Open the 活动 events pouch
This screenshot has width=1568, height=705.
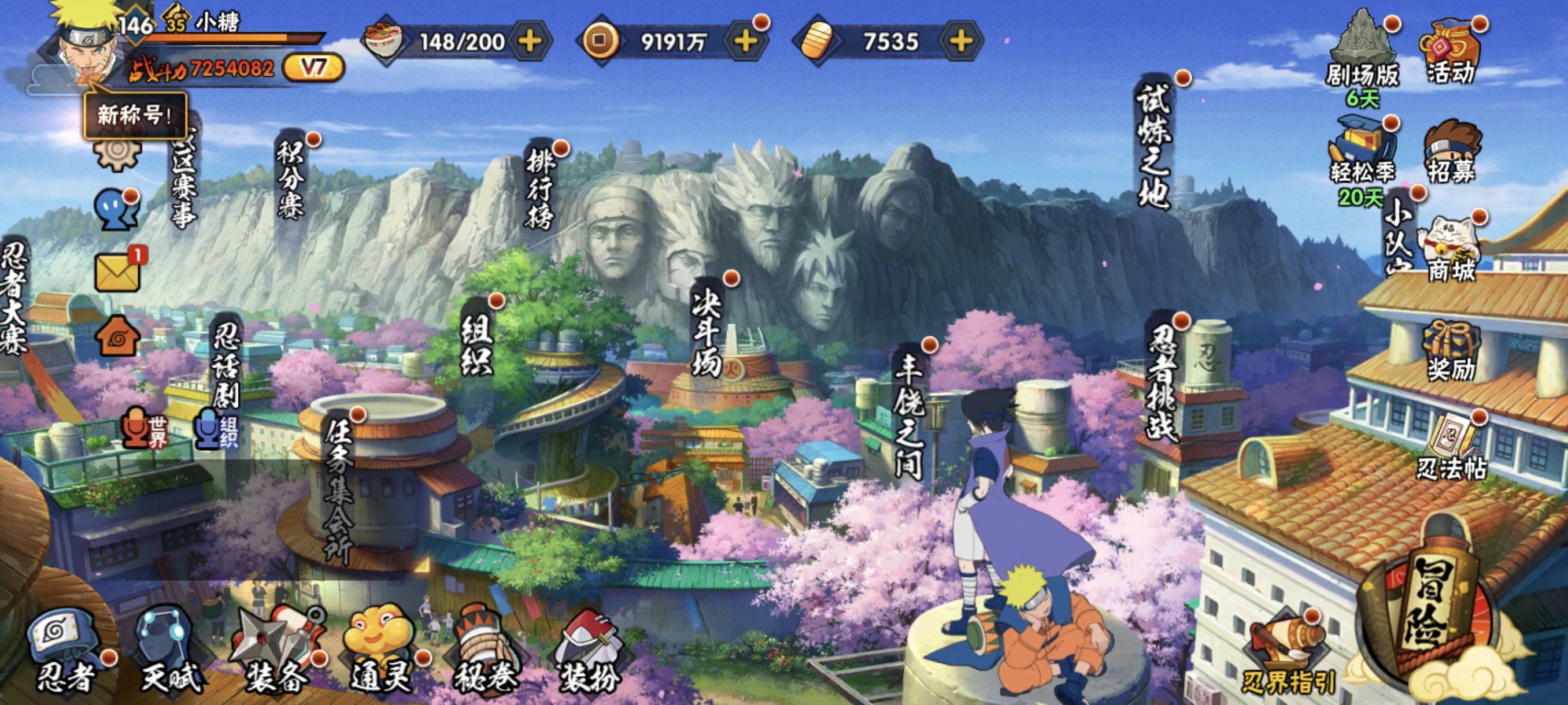pyautogui.click(x=1451, y=54)
